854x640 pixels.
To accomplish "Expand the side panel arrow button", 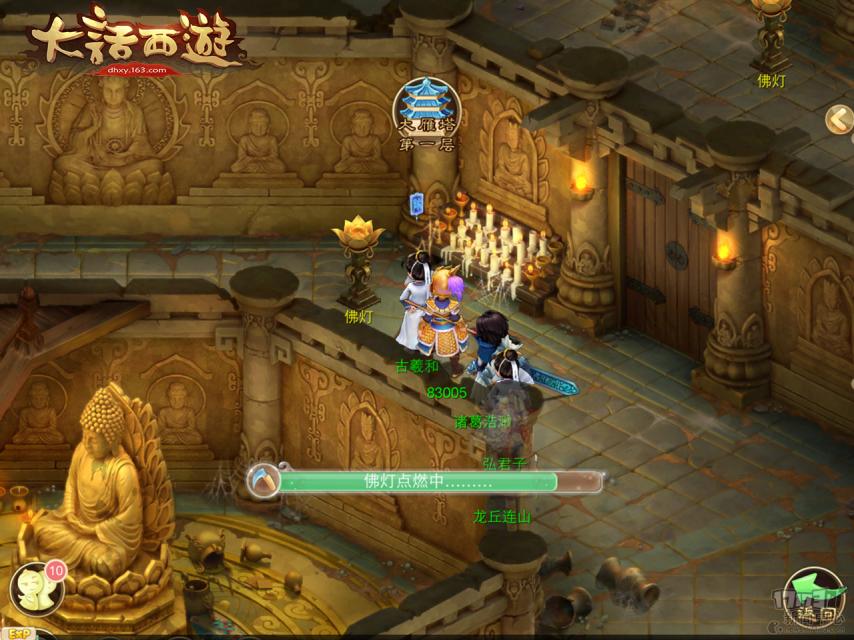I will 838,120.
